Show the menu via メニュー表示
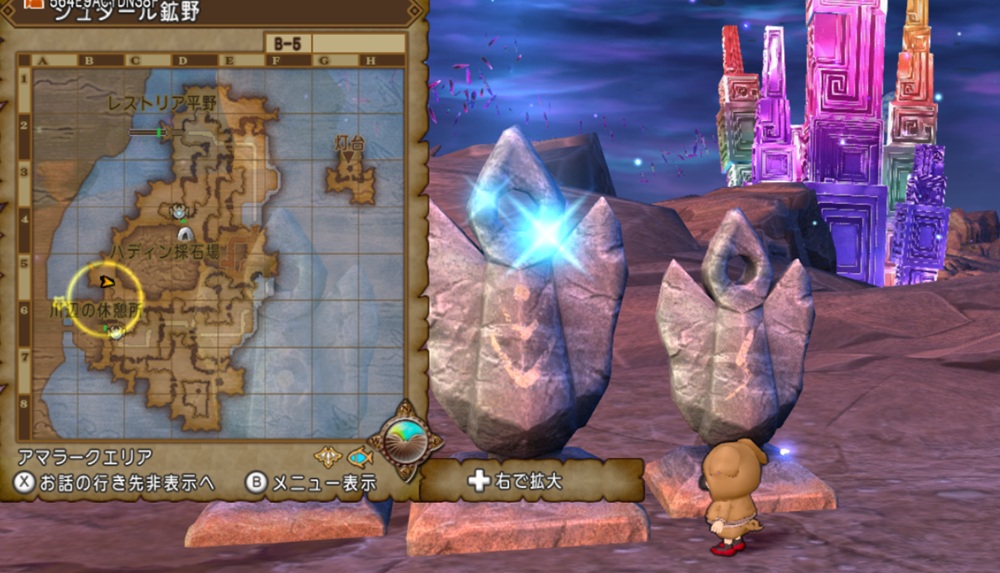This screenshot has width=1000, height=573. pyautogui.click(x=311, y=483)
